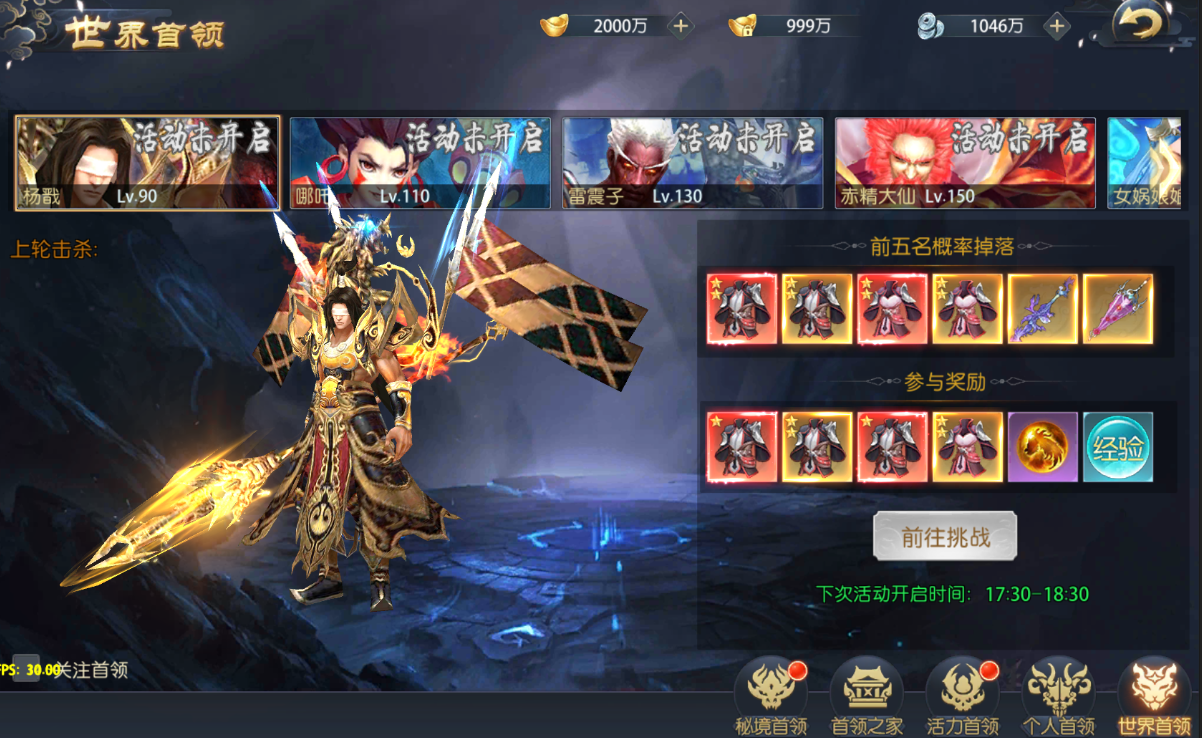Screen dimensions: 1202x738
Task: Open the 首领之家 tab
Action: 866,695
